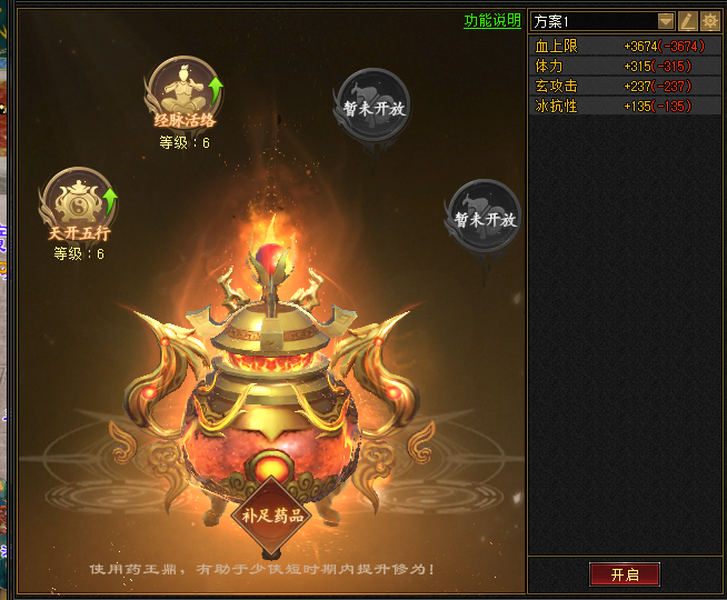Viewport: 727px width, 600px height.
Task: Open the 功能说明 help link
Action: point(492,21)
